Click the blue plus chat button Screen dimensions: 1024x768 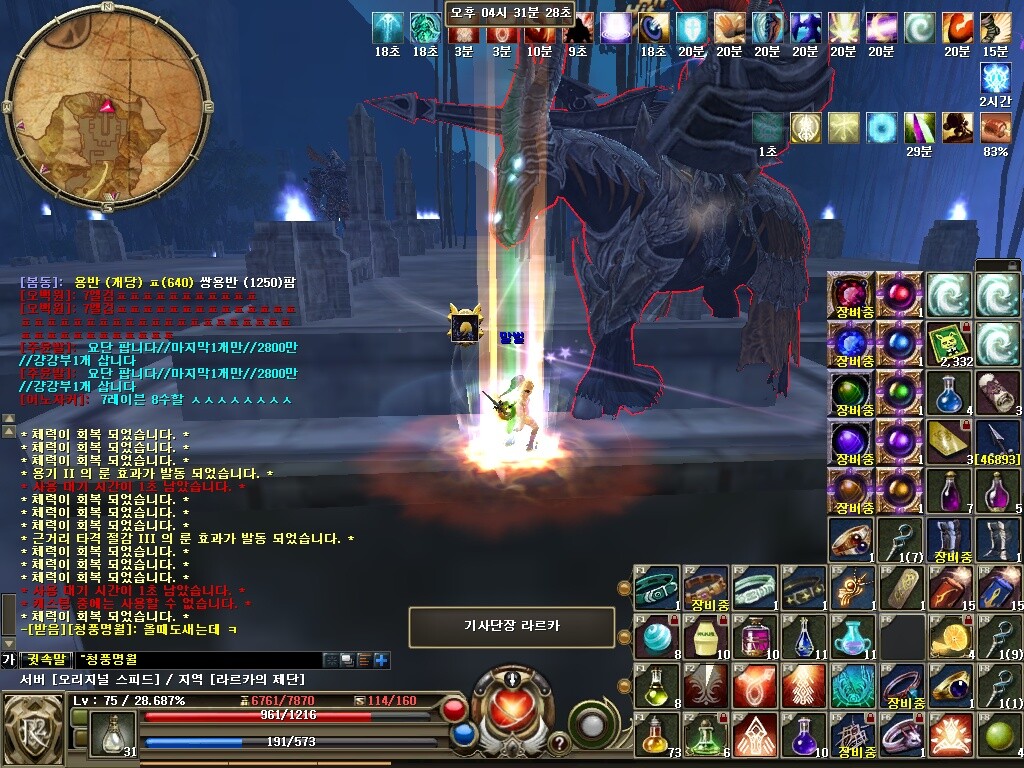(x=381, y=660)
